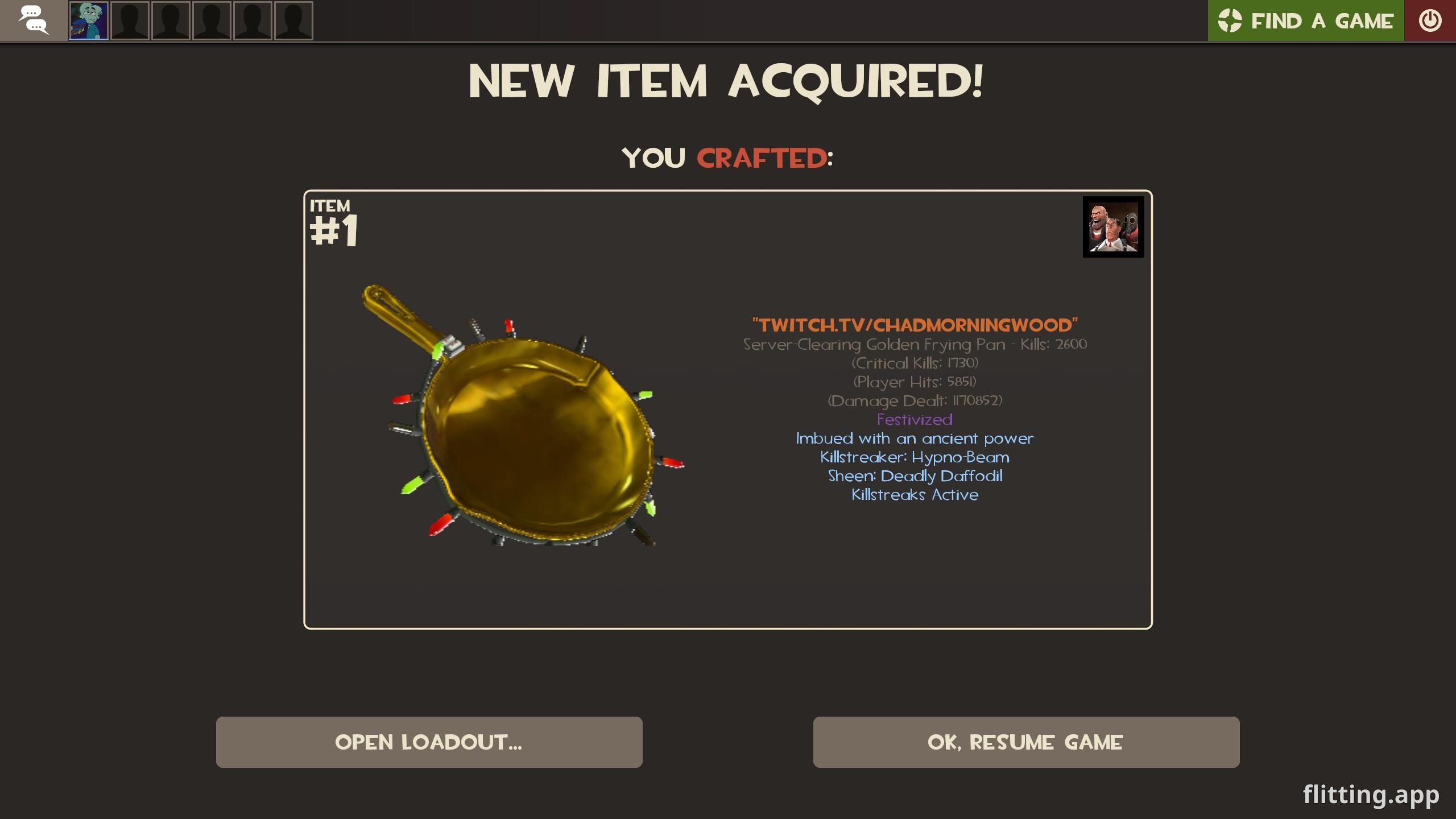Image resolution: width=1456 pixels, height=819 pixels.
Task: Click the Open Loadout button
Action: 428,742
